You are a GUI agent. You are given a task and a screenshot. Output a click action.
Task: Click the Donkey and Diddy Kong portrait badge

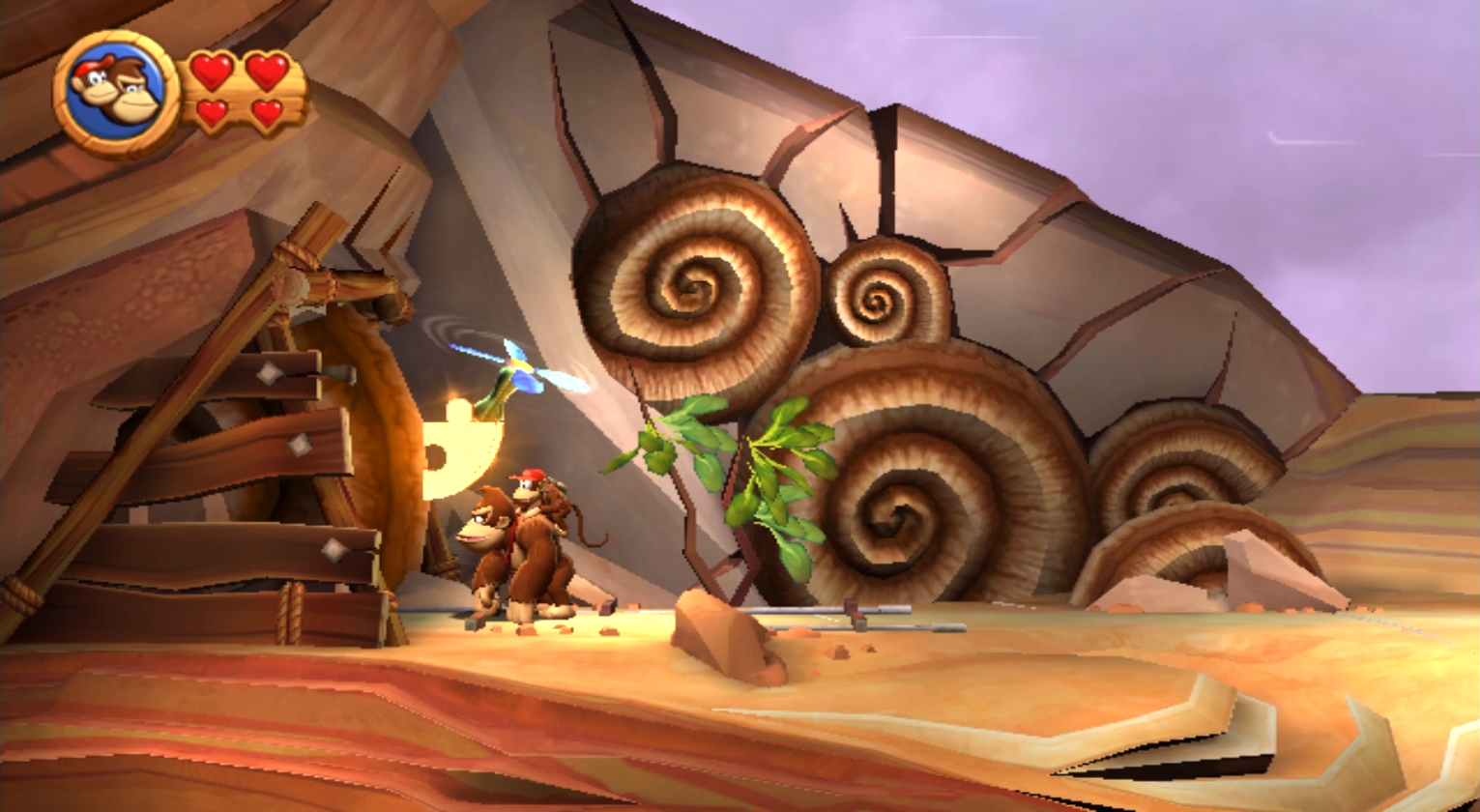(116, 94)
